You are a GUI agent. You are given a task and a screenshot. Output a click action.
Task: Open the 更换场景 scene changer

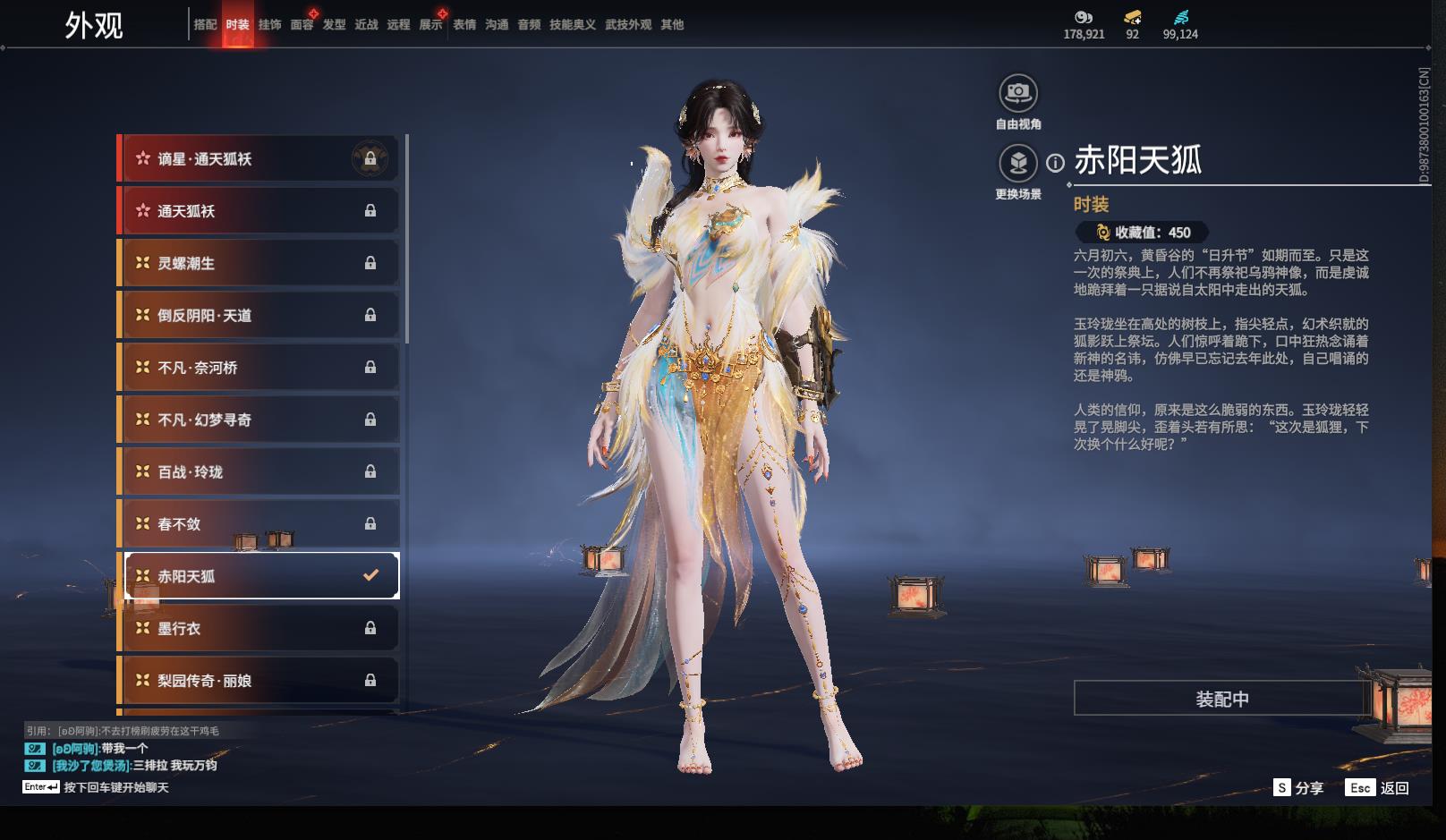point(1018,164)
